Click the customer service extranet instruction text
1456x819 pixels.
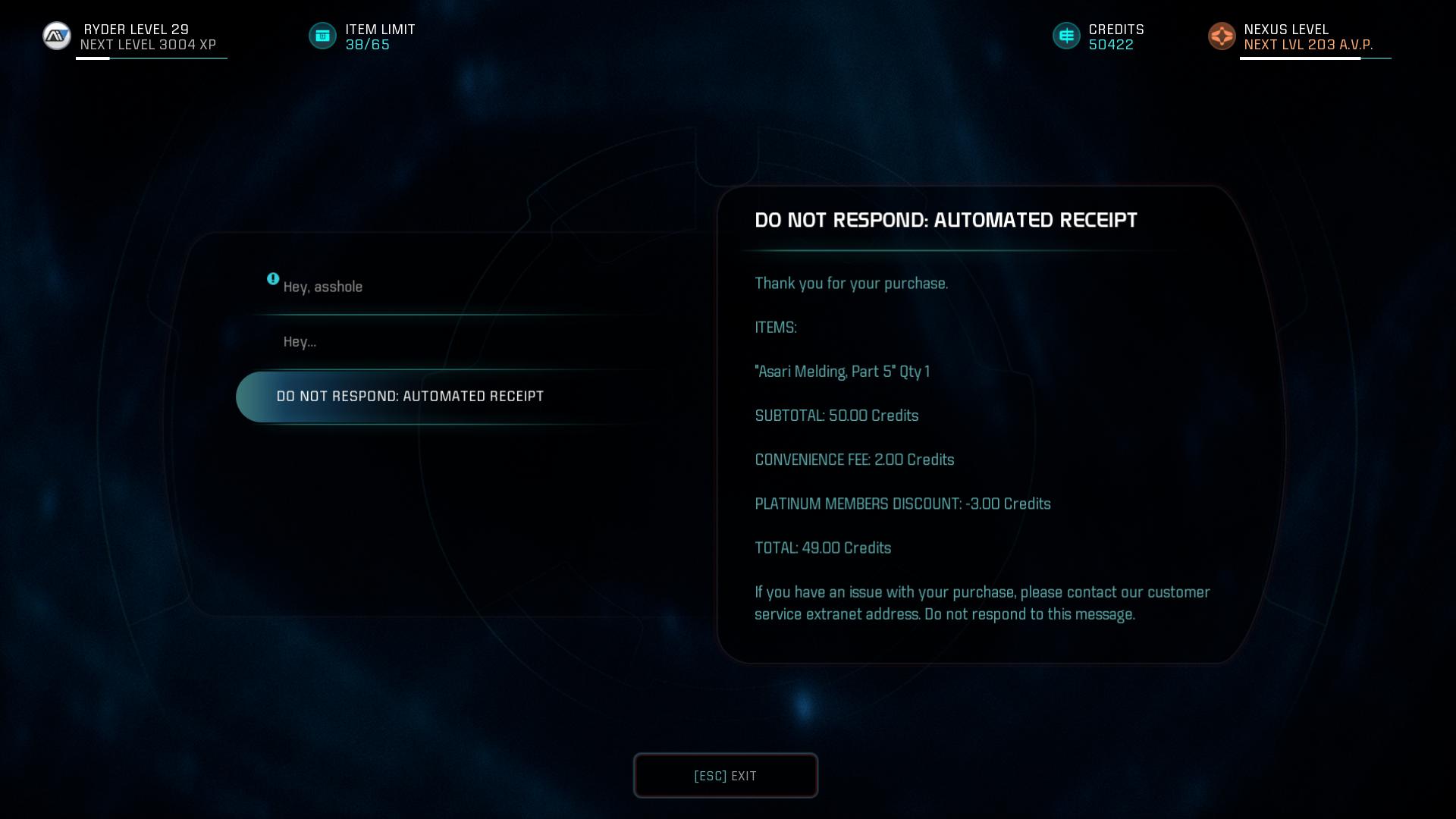[x=983, y=603]
